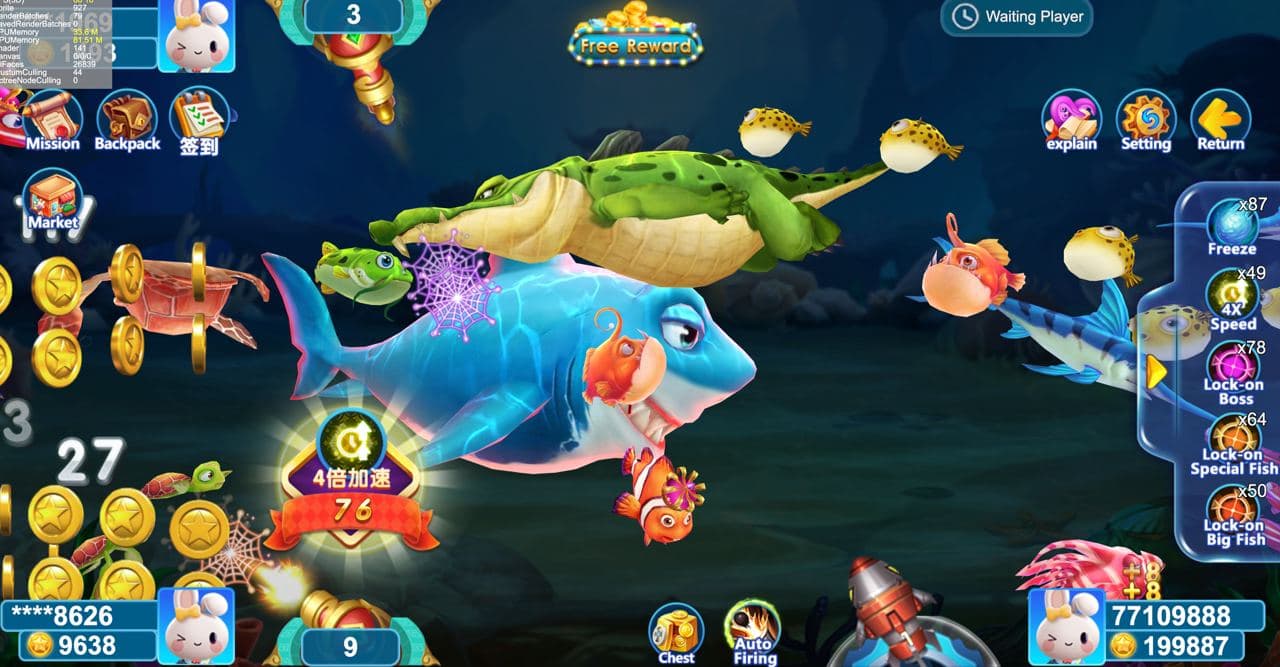This screenshot has width=1280, height=667.
Task: Activate the Freeze skill
Action: click(x=1231, y=226)
